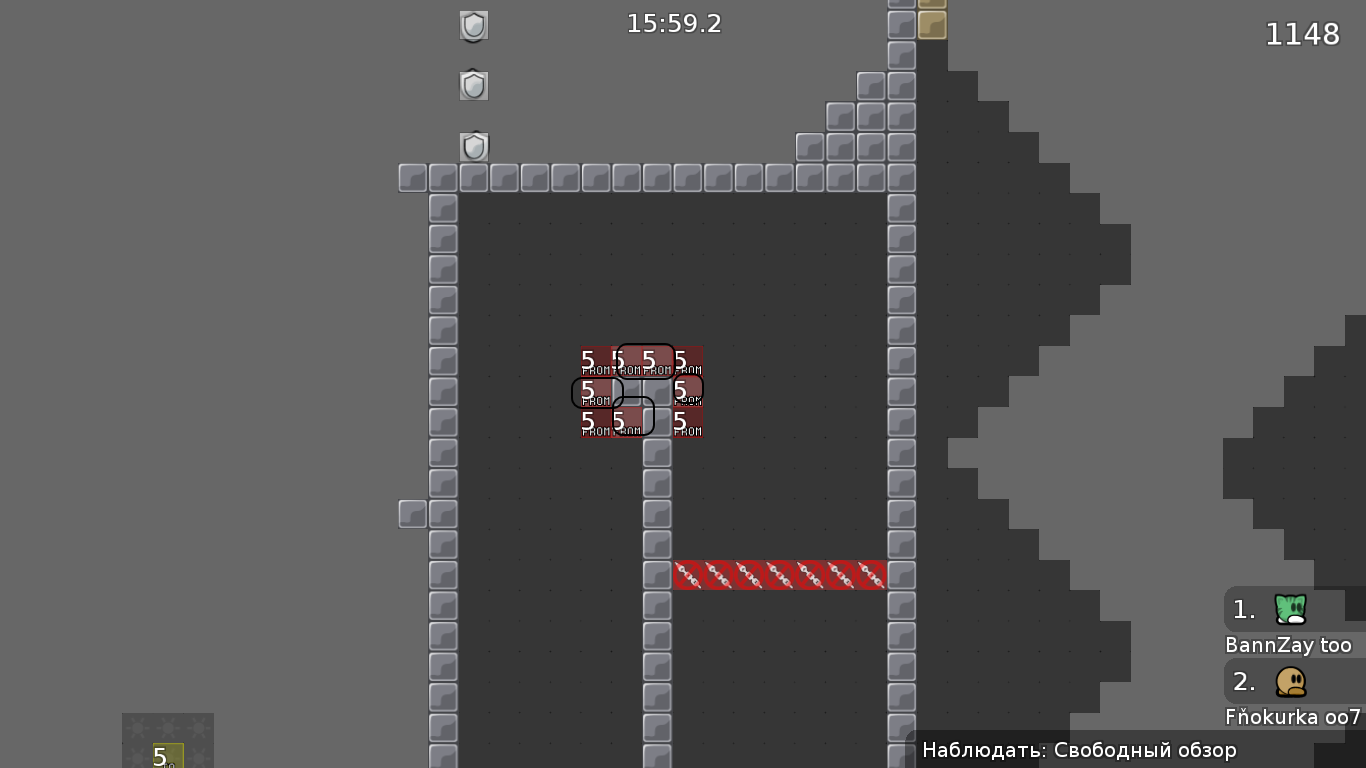1366x768 pixels.
Task: Click the middle shield power-up icon
Action: 472,85
